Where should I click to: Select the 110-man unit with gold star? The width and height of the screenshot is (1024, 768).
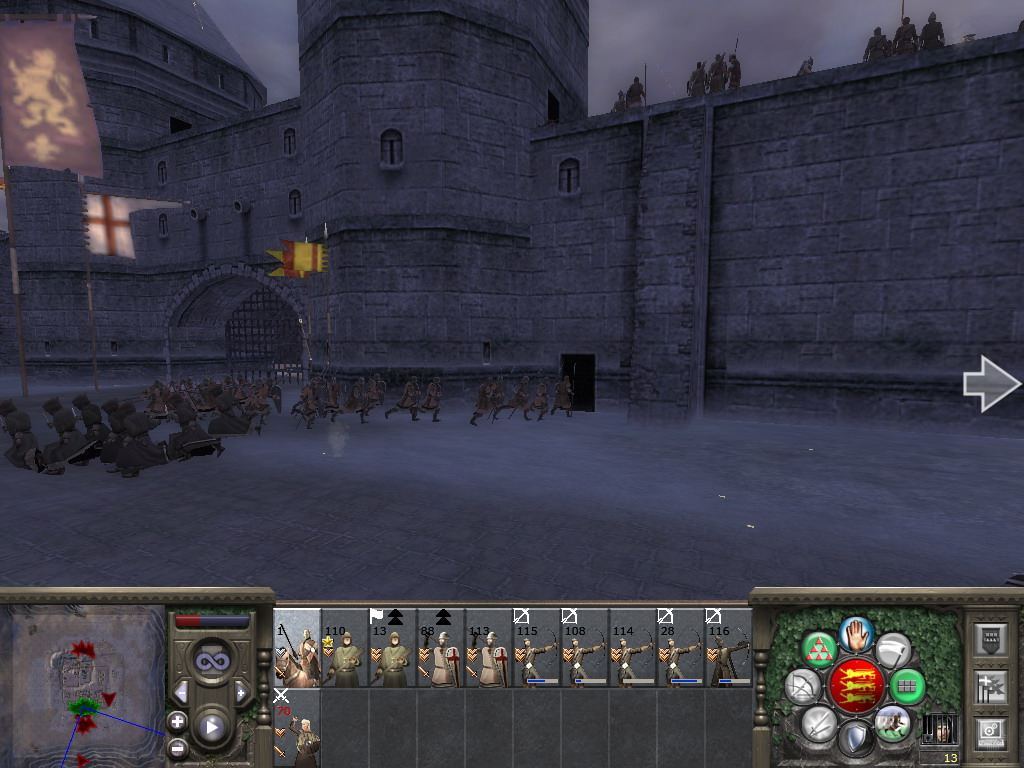point(345,648)
